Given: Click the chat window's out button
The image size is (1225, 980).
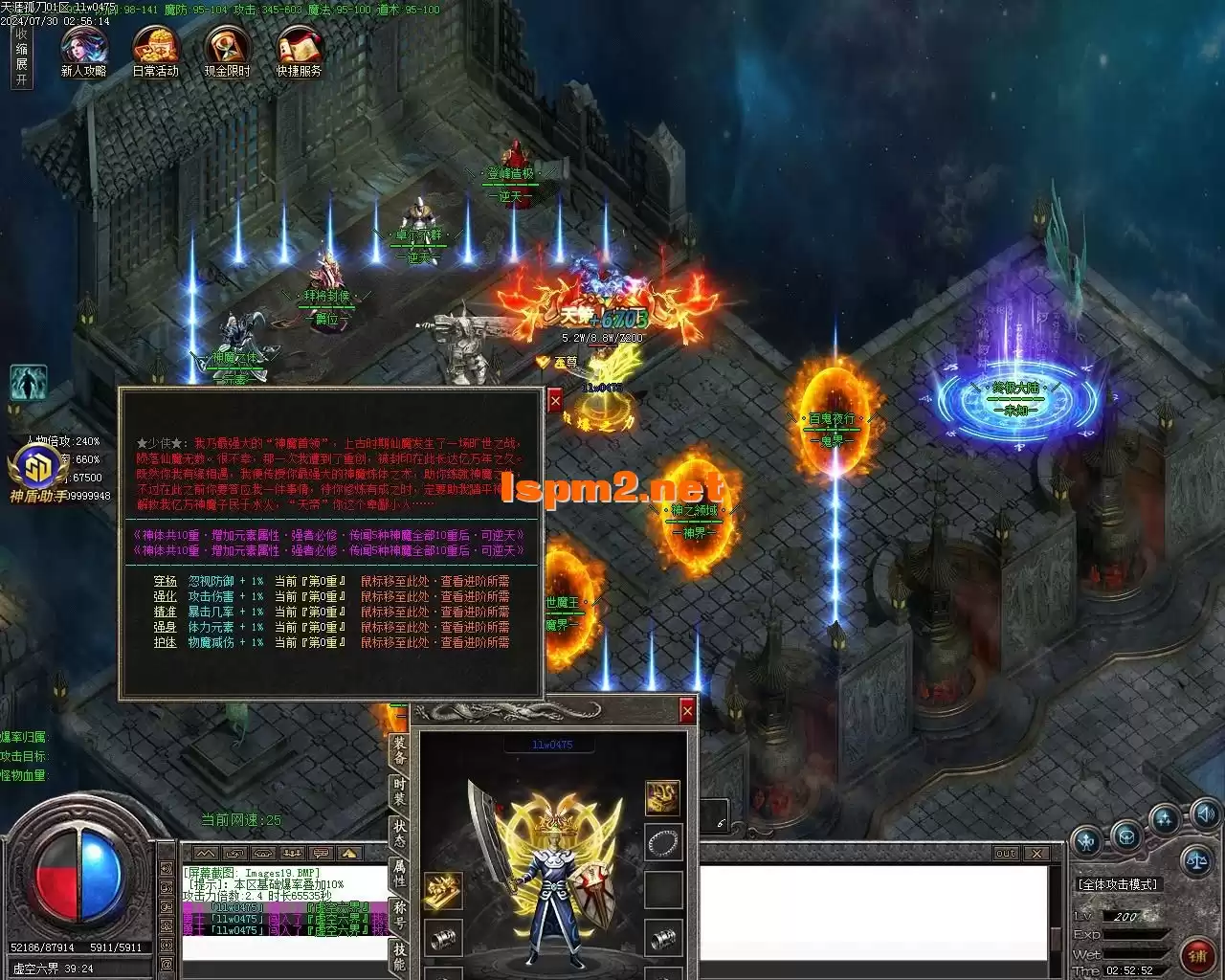Looking at the screenshot, I should click(1006, 853).
